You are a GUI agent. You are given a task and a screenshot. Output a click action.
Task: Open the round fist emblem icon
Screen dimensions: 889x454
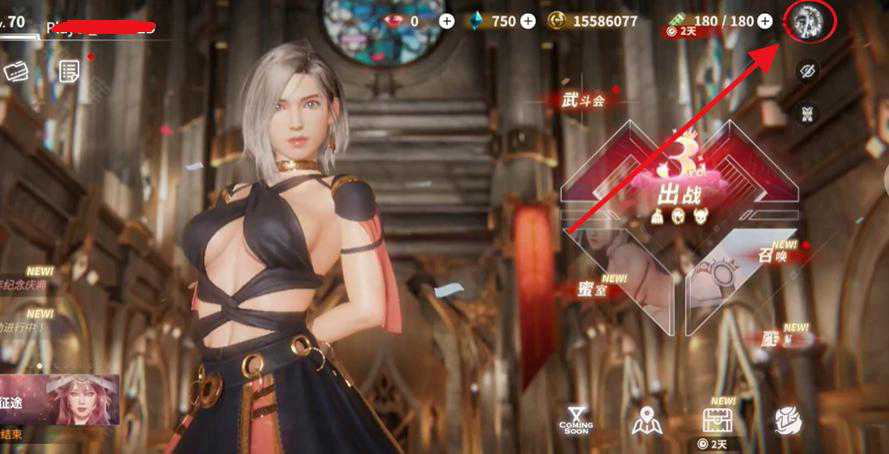click(x=789, y=421)
